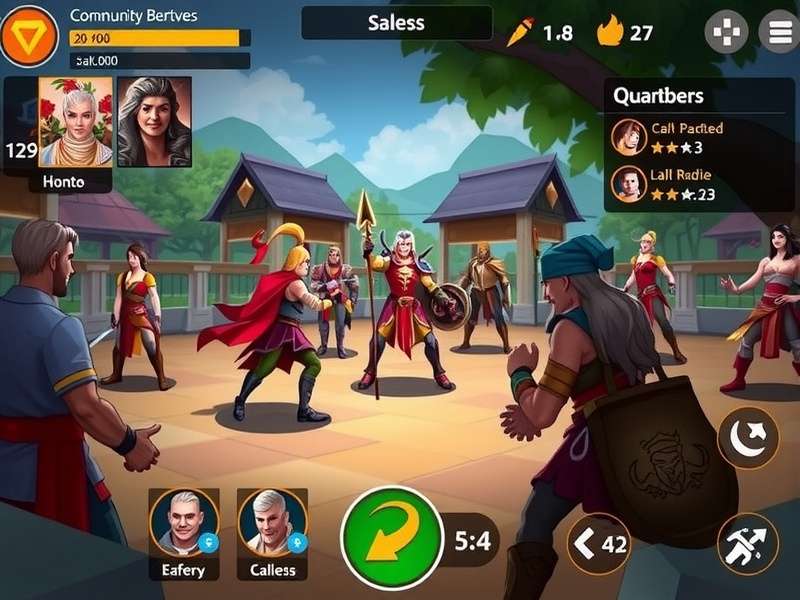This screenshot has width=800, height=600.
Task: Select the Calless hero portrait
Action: 272,524
